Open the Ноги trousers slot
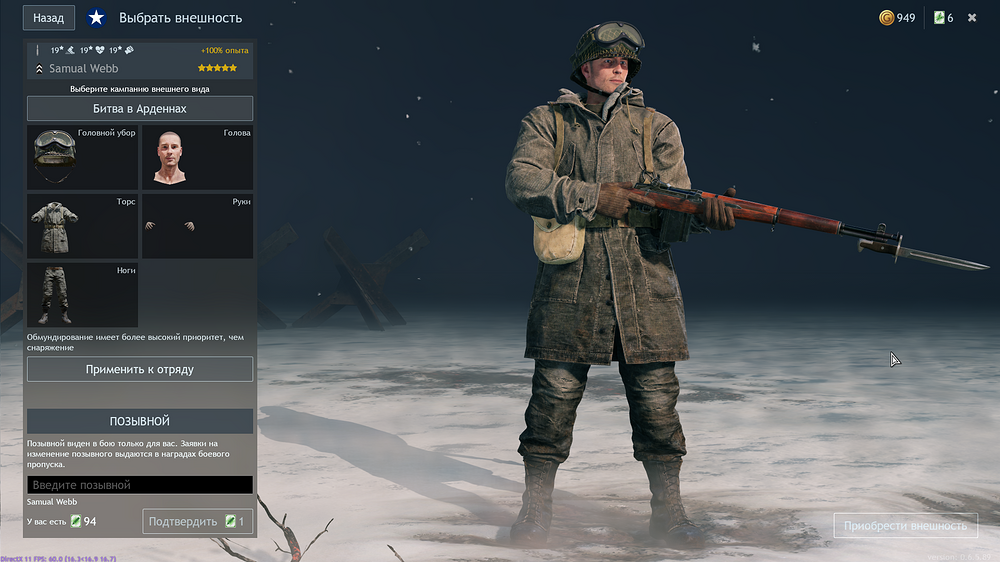1000x562 pixels. 82,295
